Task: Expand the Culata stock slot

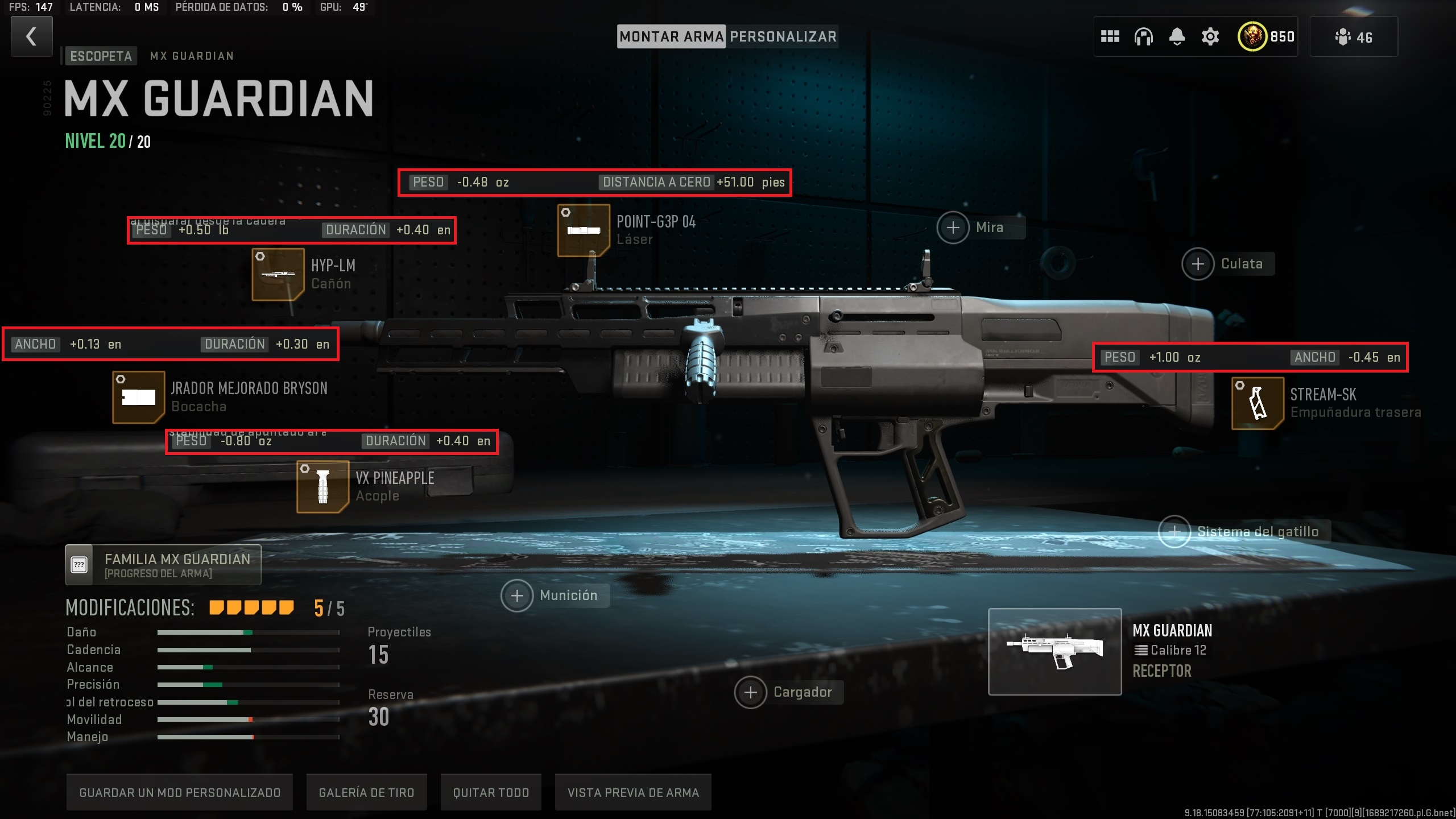Action: pos(1198,263)
